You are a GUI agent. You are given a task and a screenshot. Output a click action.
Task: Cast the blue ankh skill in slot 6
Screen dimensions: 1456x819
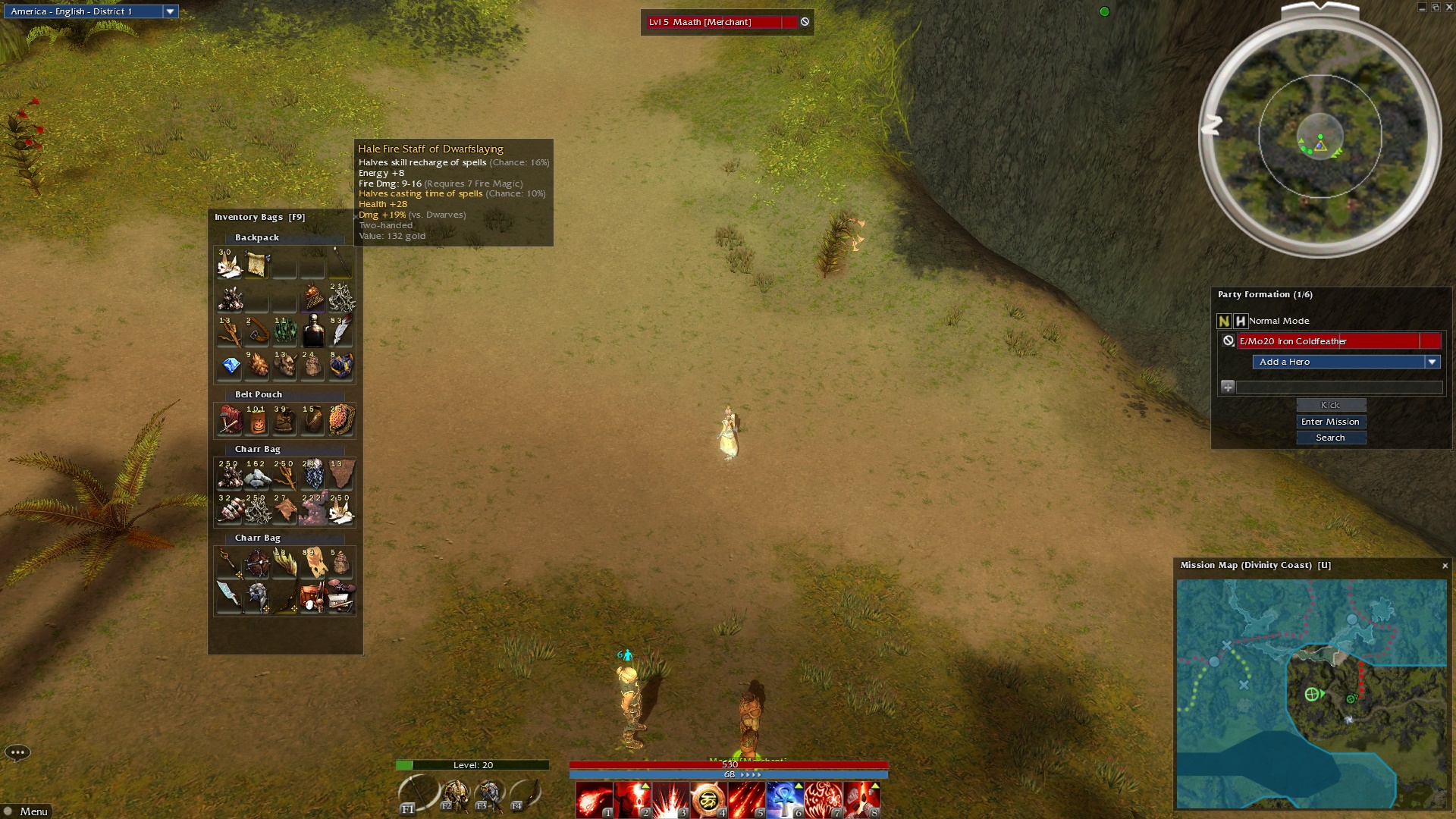(x=785, y=800)
